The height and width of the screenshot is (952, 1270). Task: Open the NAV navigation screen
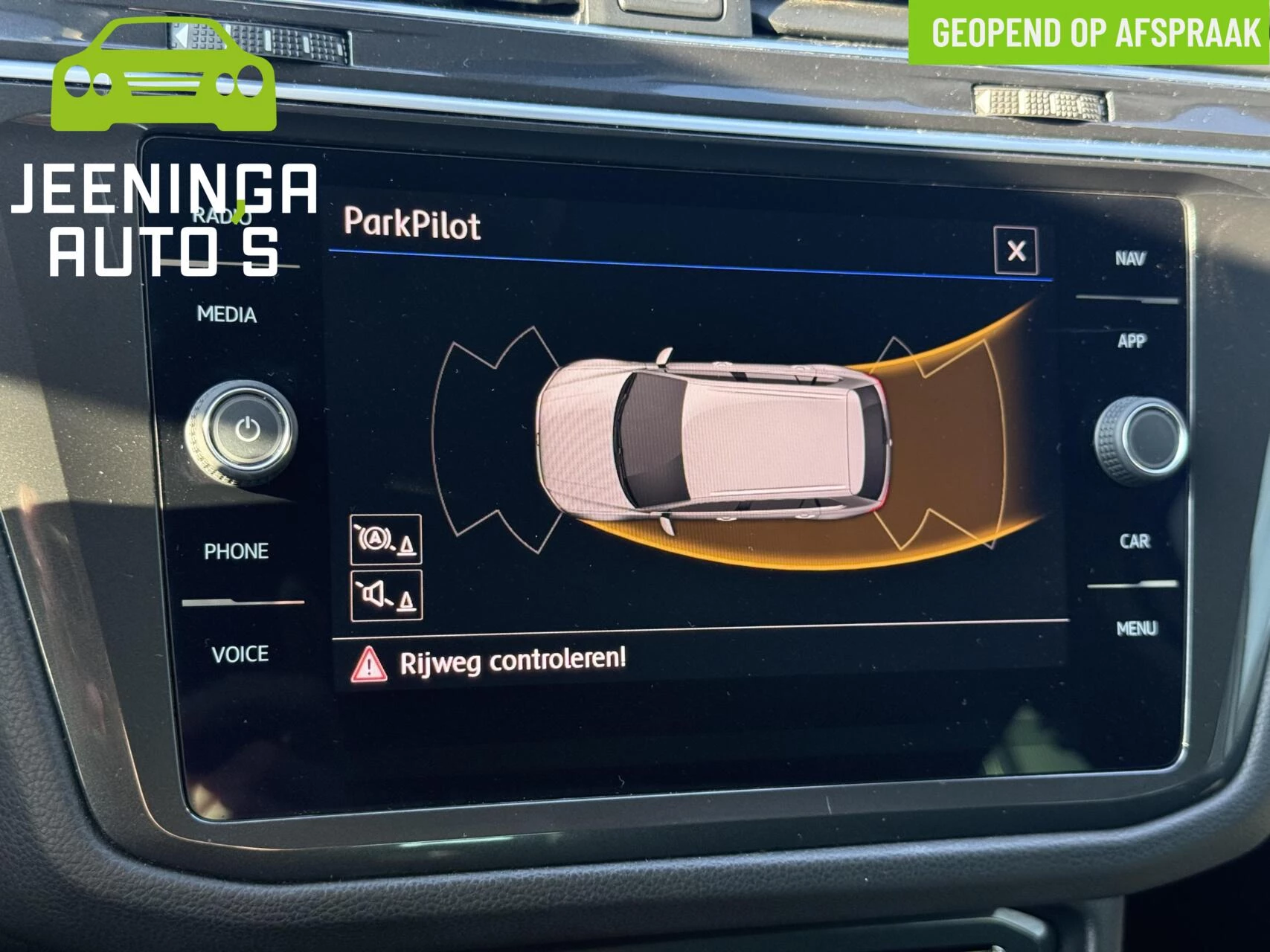[x=1131, y=256]
